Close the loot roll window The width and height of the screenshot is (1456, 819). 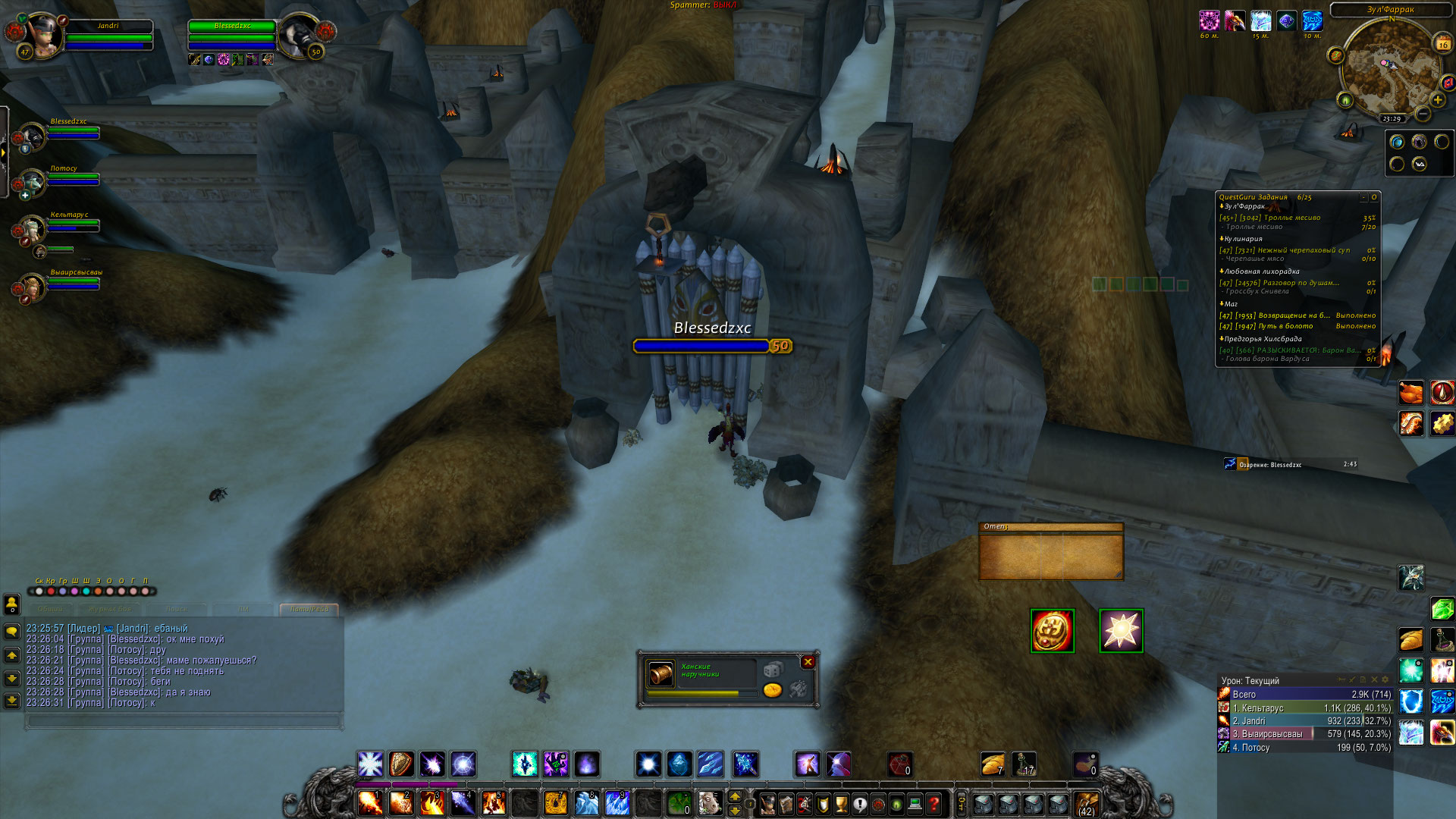pos(808,662)
